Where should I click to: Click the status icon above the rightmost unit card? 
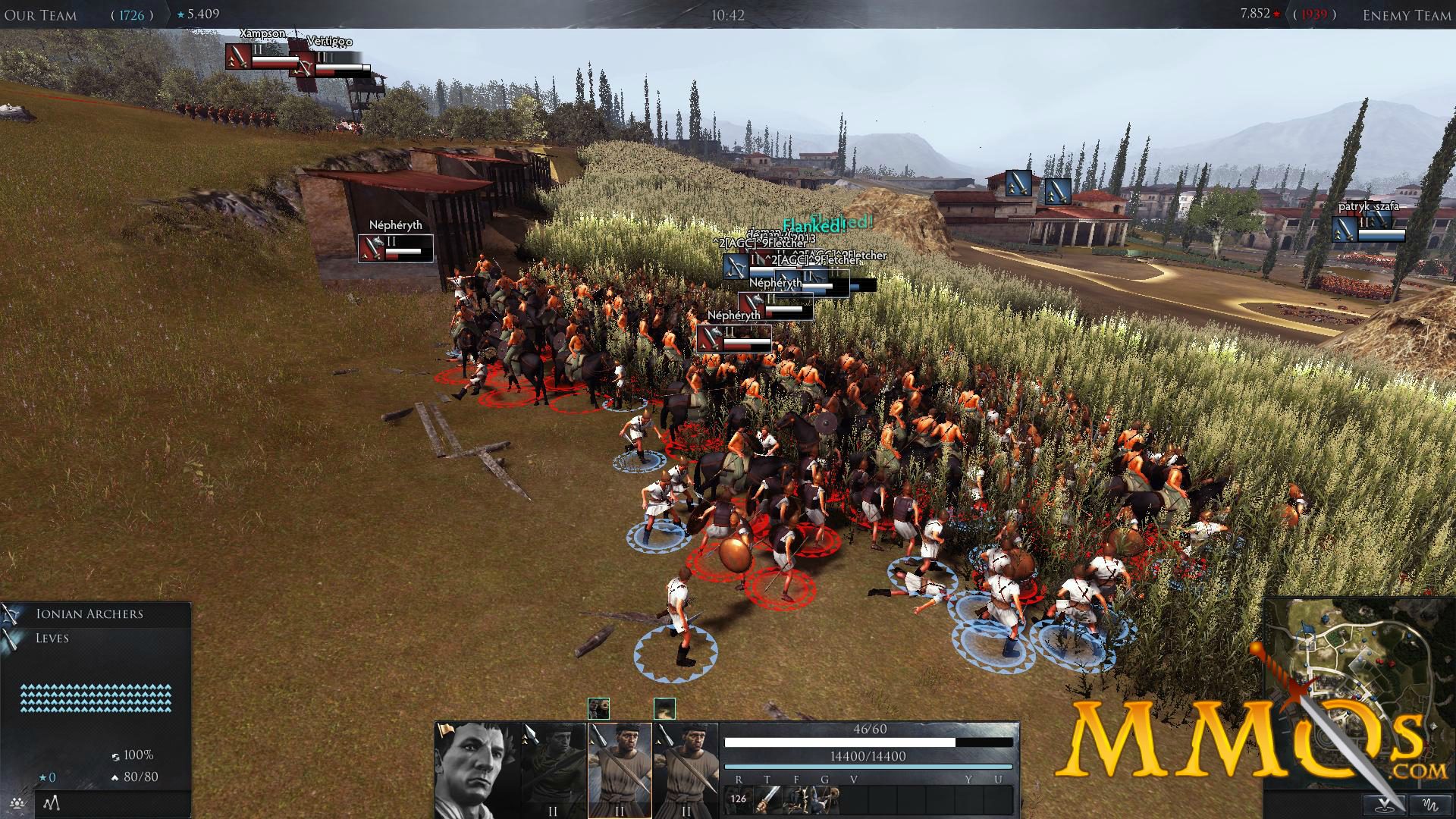pos(664,708)
